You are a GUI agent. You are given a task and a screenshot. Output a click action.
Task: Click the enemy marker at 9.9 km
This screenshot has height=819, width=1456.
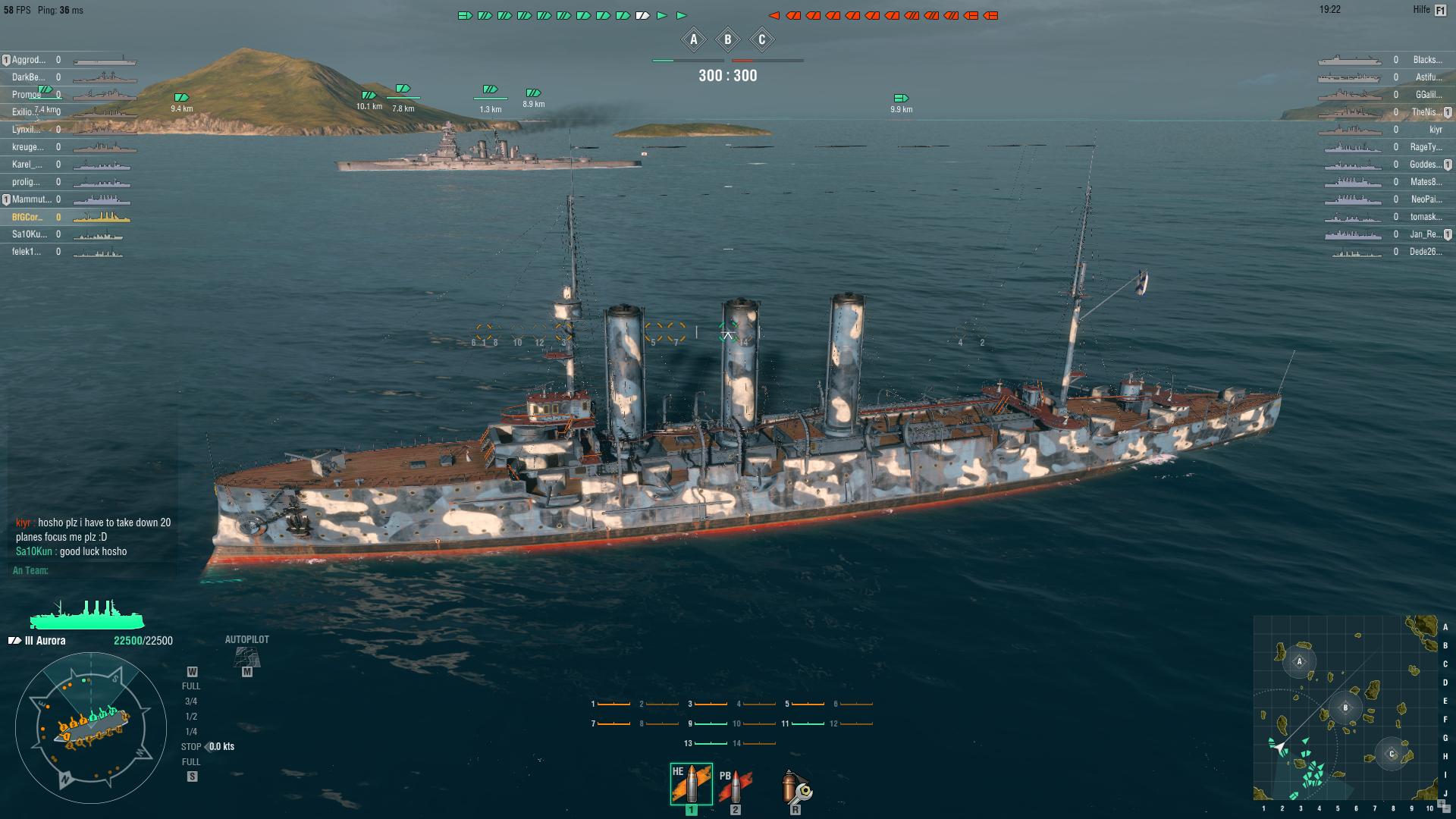[x=899, y=98]
